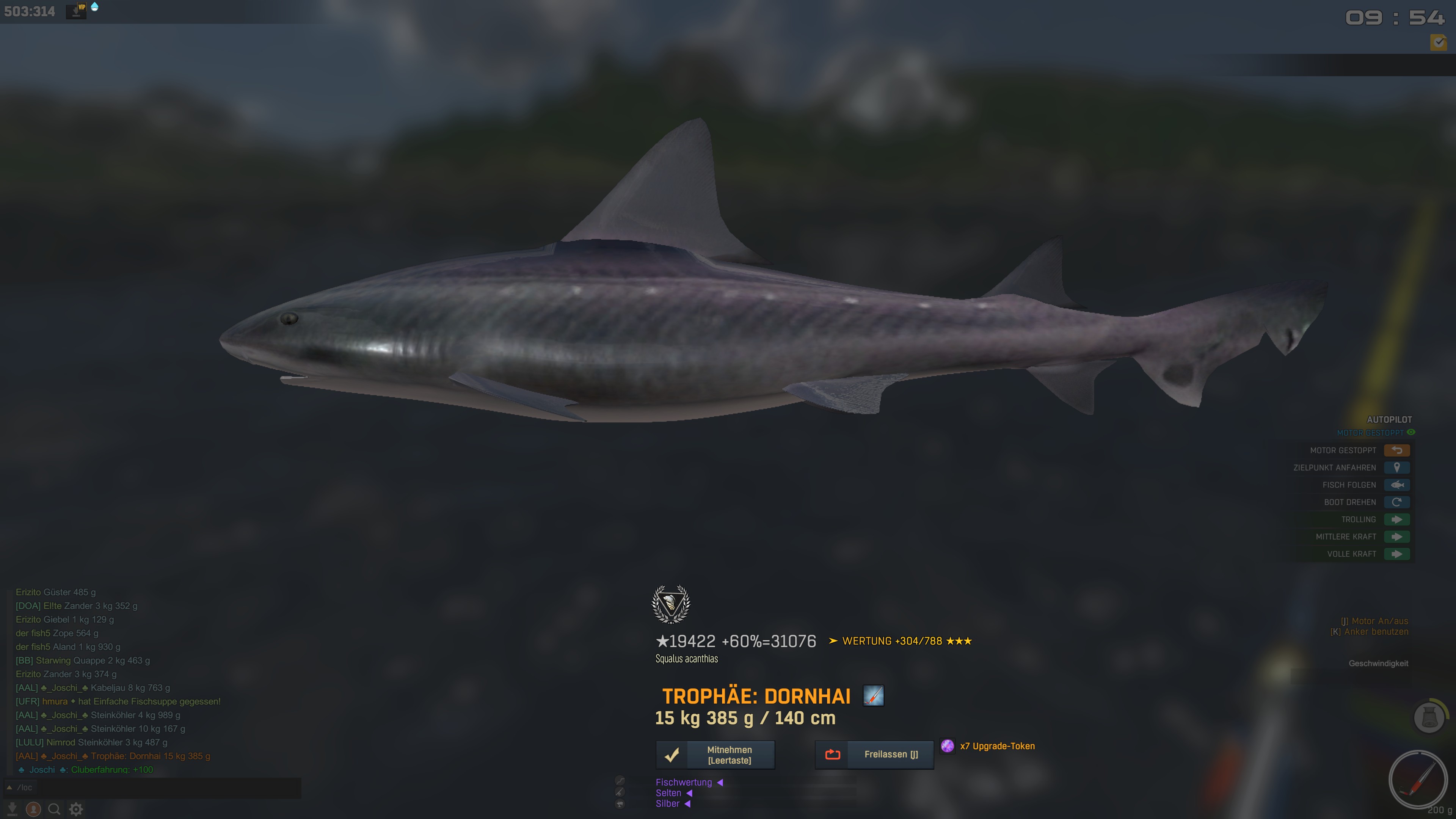
Task: Start Trolling speed on autopilot
Action: coord(1396,519)
